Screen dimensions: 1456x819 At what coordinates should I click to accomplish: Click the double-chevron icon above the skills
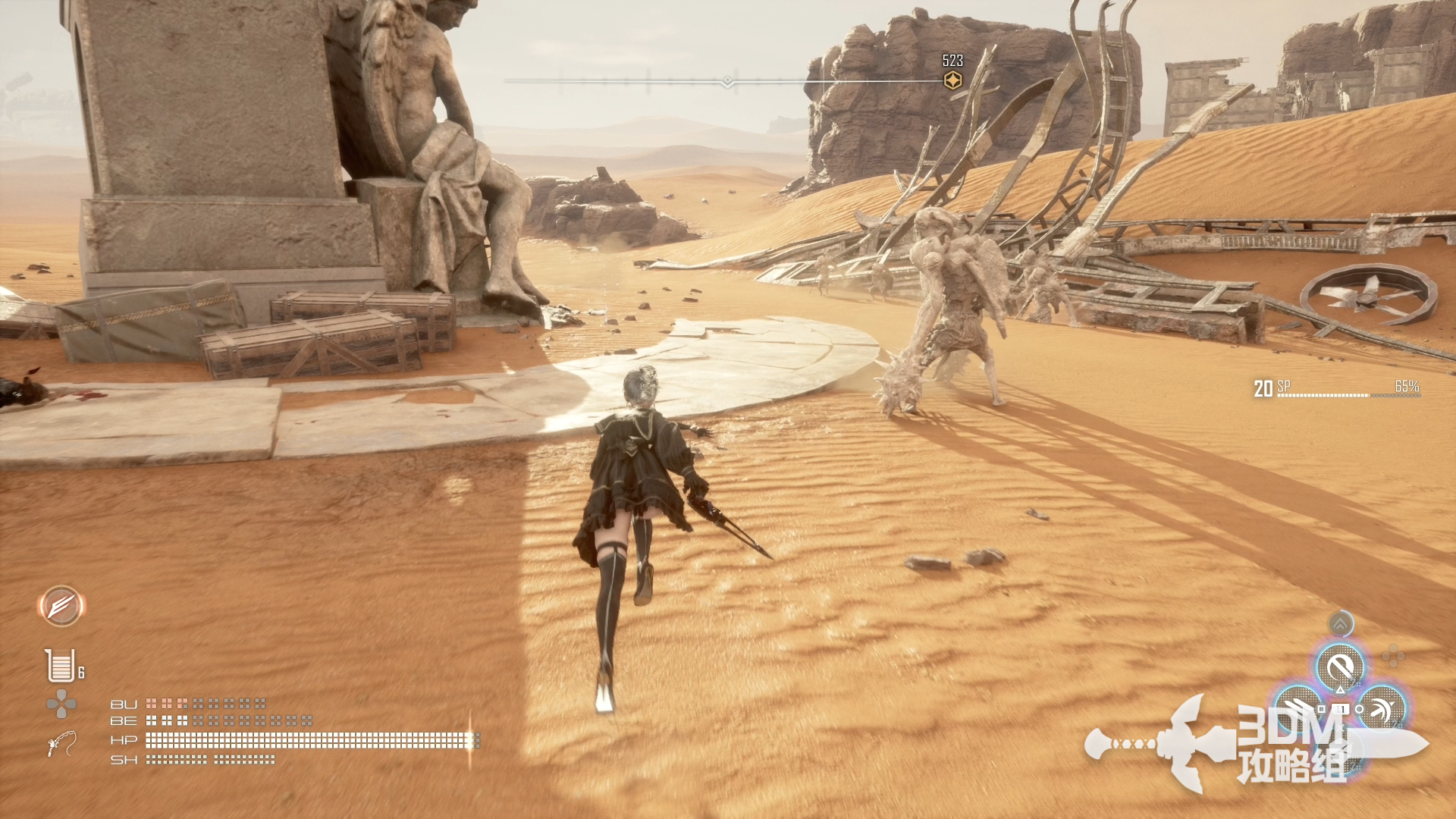[1341, 625]
